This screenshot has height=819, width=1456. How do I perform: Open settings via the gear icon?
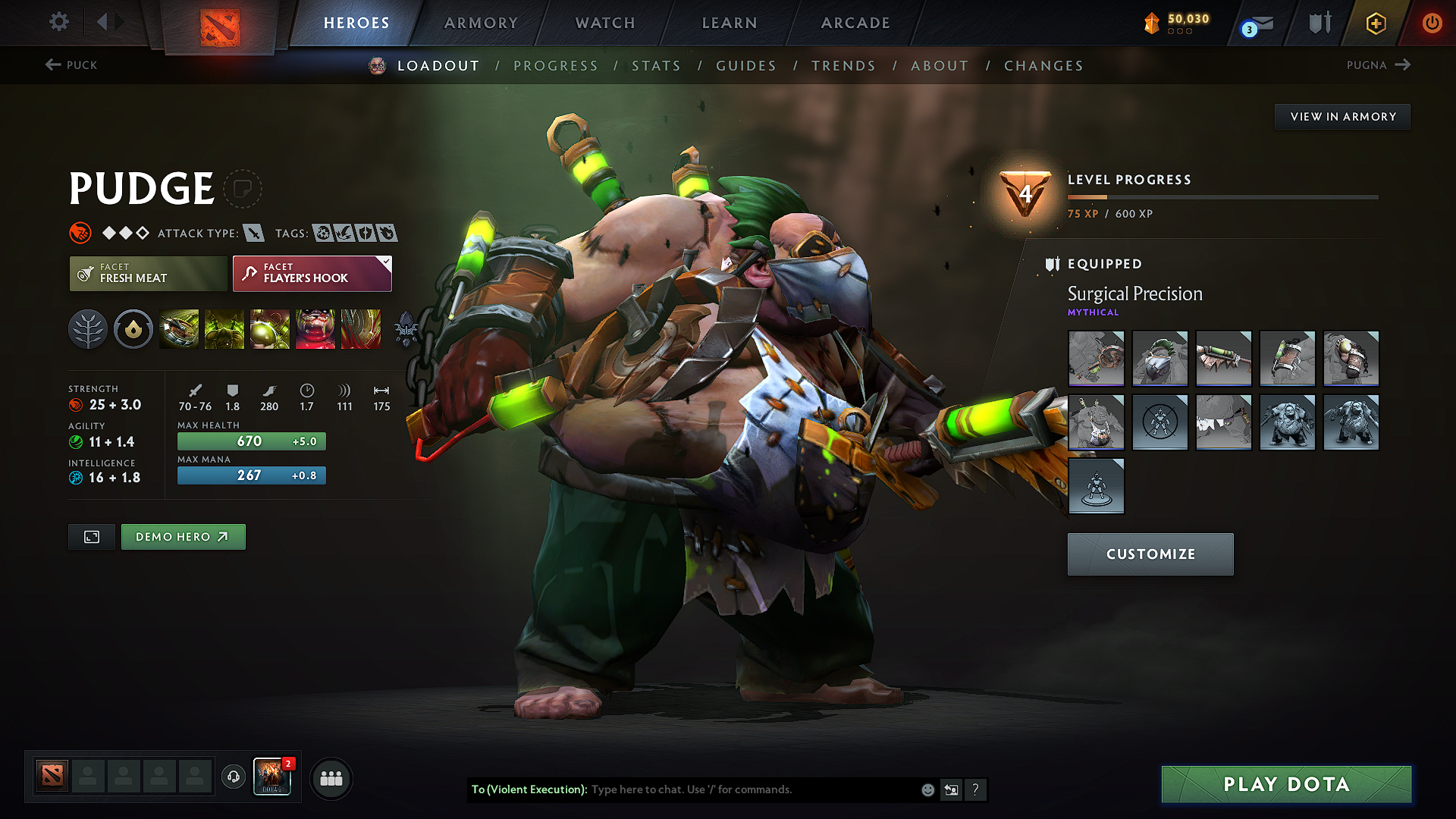(x=58, y=22)
